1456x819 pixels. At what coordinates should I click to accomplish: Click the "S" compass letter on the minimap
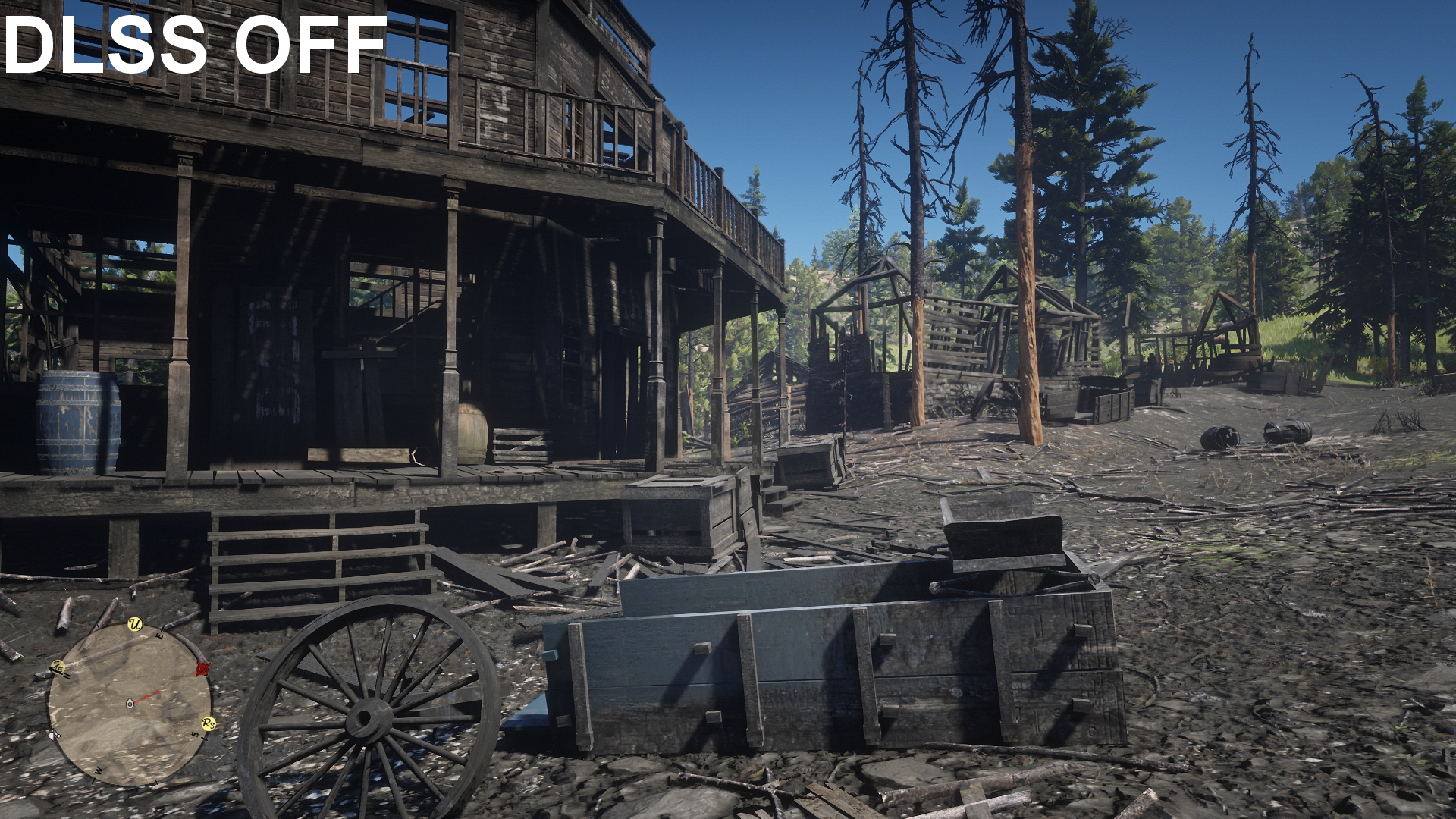coord(196,733)
